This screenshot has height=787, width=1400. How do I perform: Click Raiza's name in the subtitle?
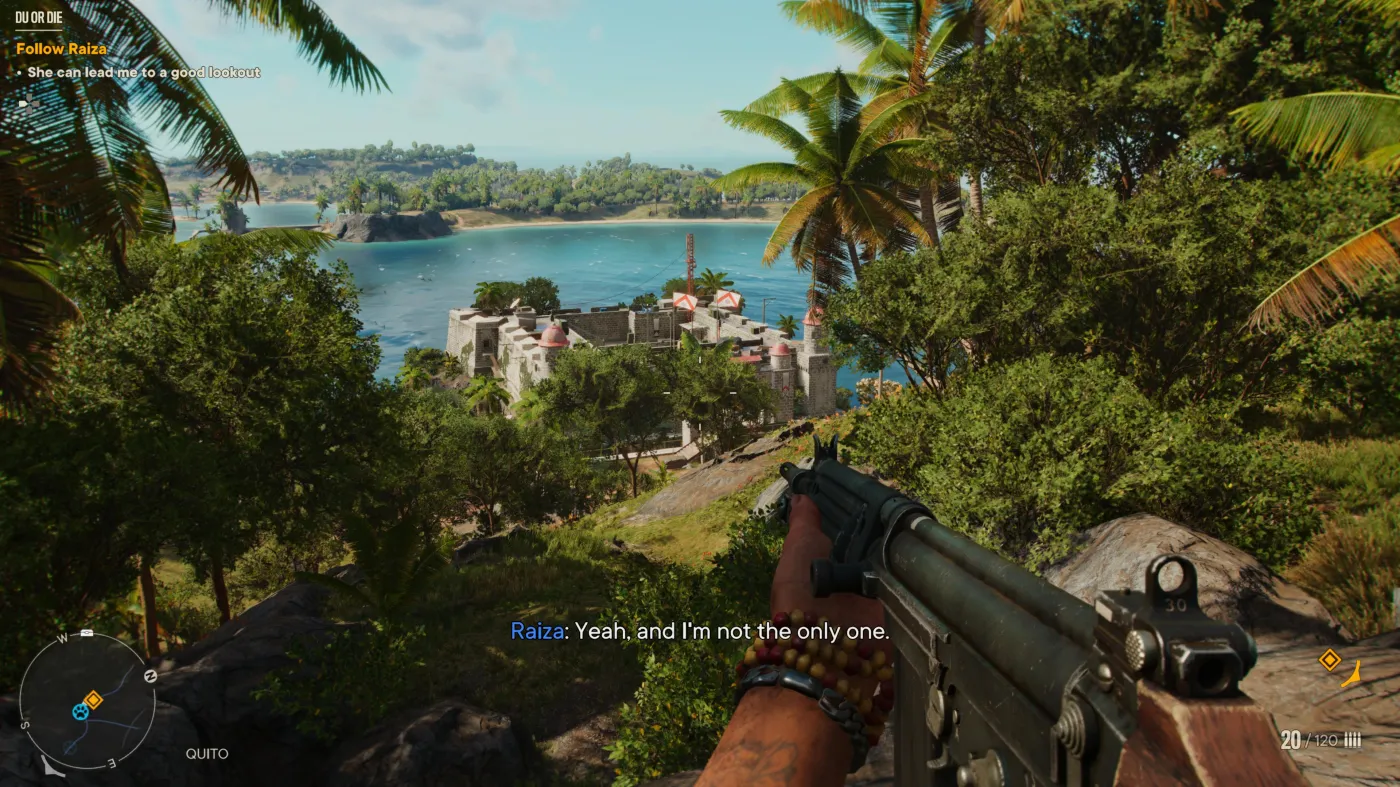pos(537,631)
